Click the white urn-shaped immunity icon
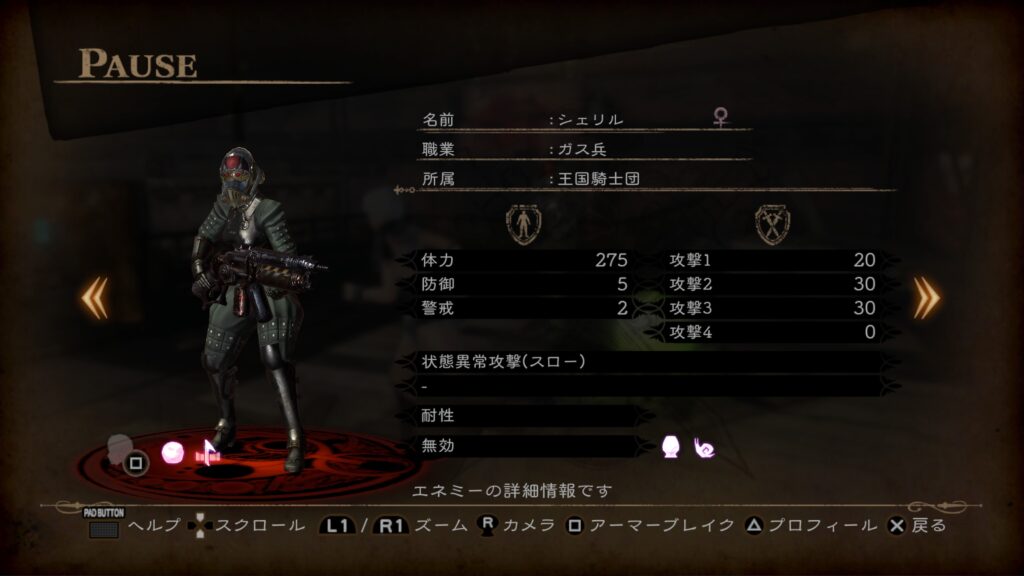 [671, 448]
